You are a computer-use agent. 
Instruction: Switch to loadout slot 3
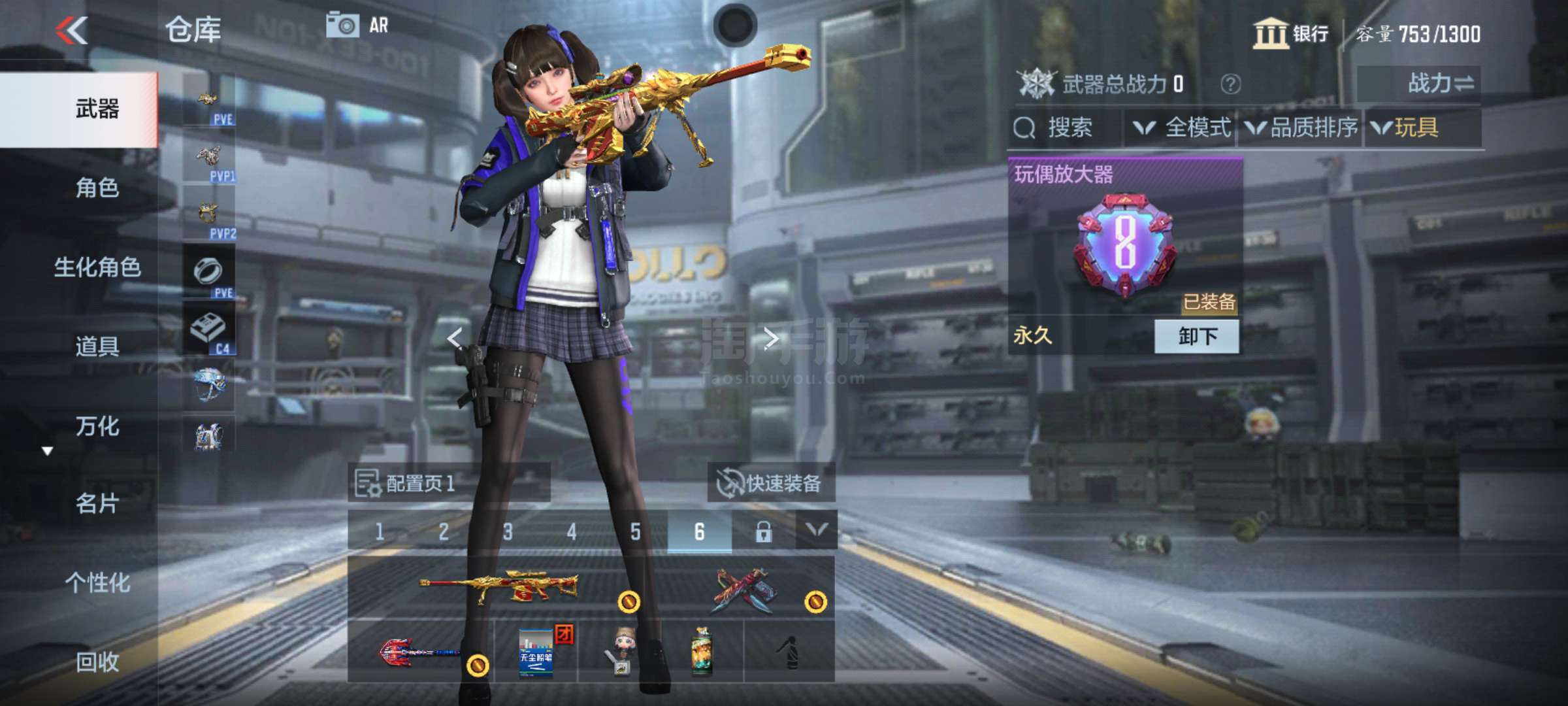(x=508, y=531)
